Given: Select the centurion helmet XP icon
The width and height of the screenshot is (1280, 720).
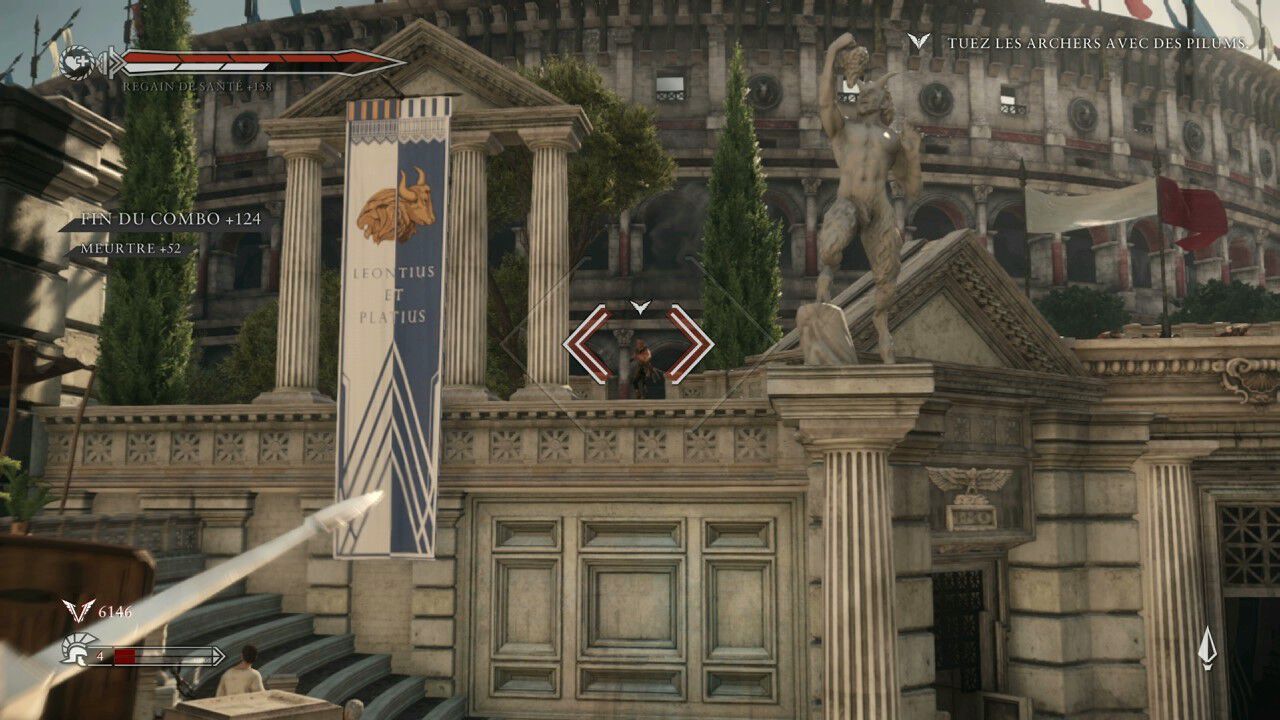Looking at the screenshot, I should 75,650.
